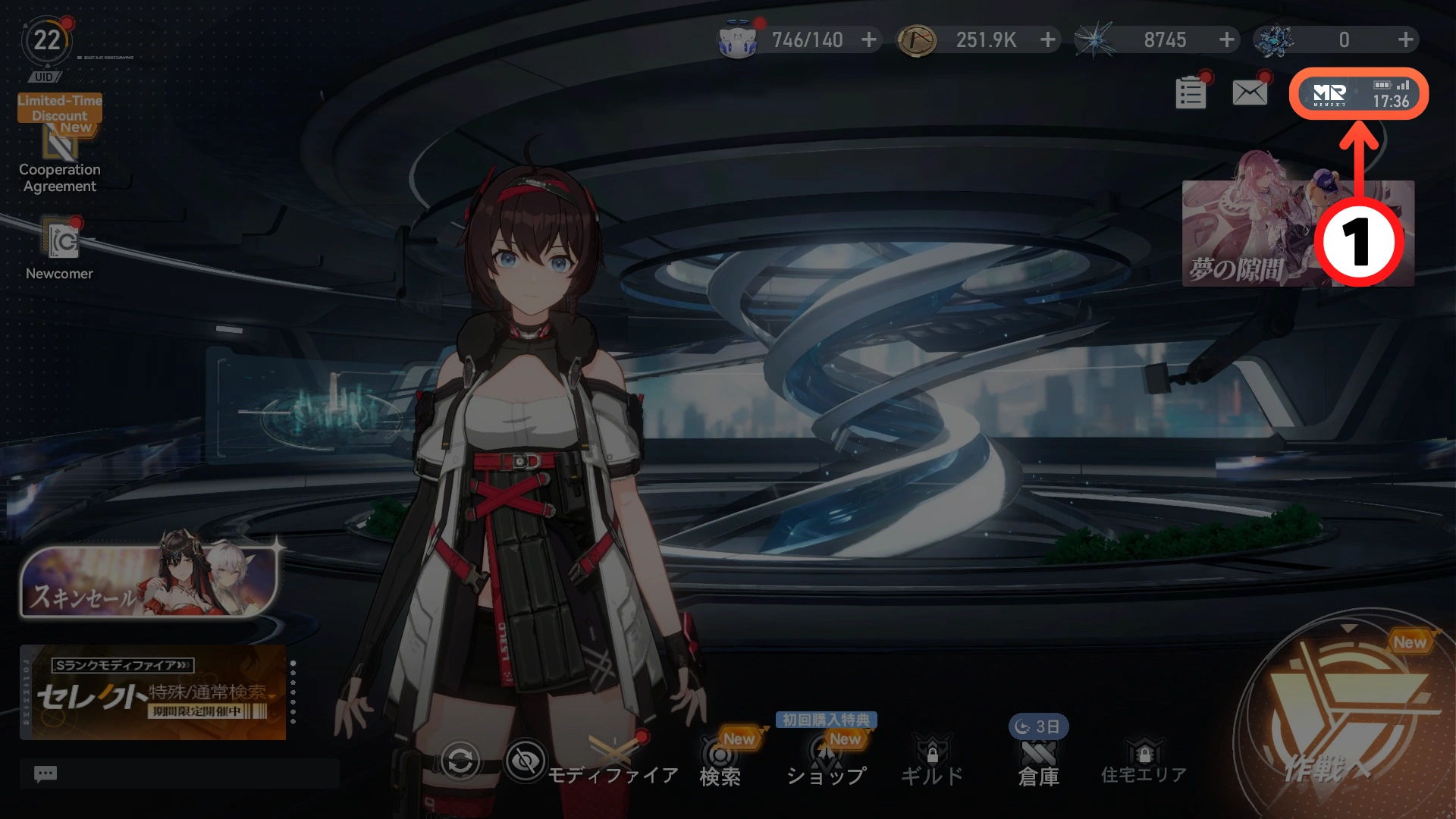
Task: Open the ショップ shop
Action: [826, 761]
